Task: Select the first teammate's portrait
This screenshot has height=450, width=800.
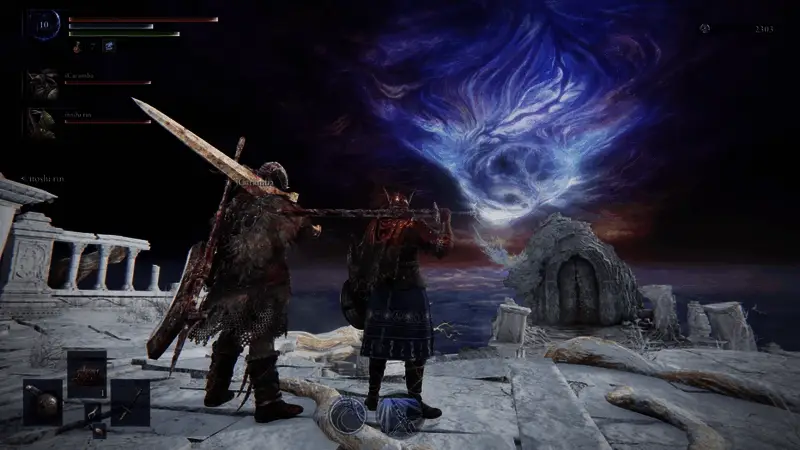Action: pos(43,84)
